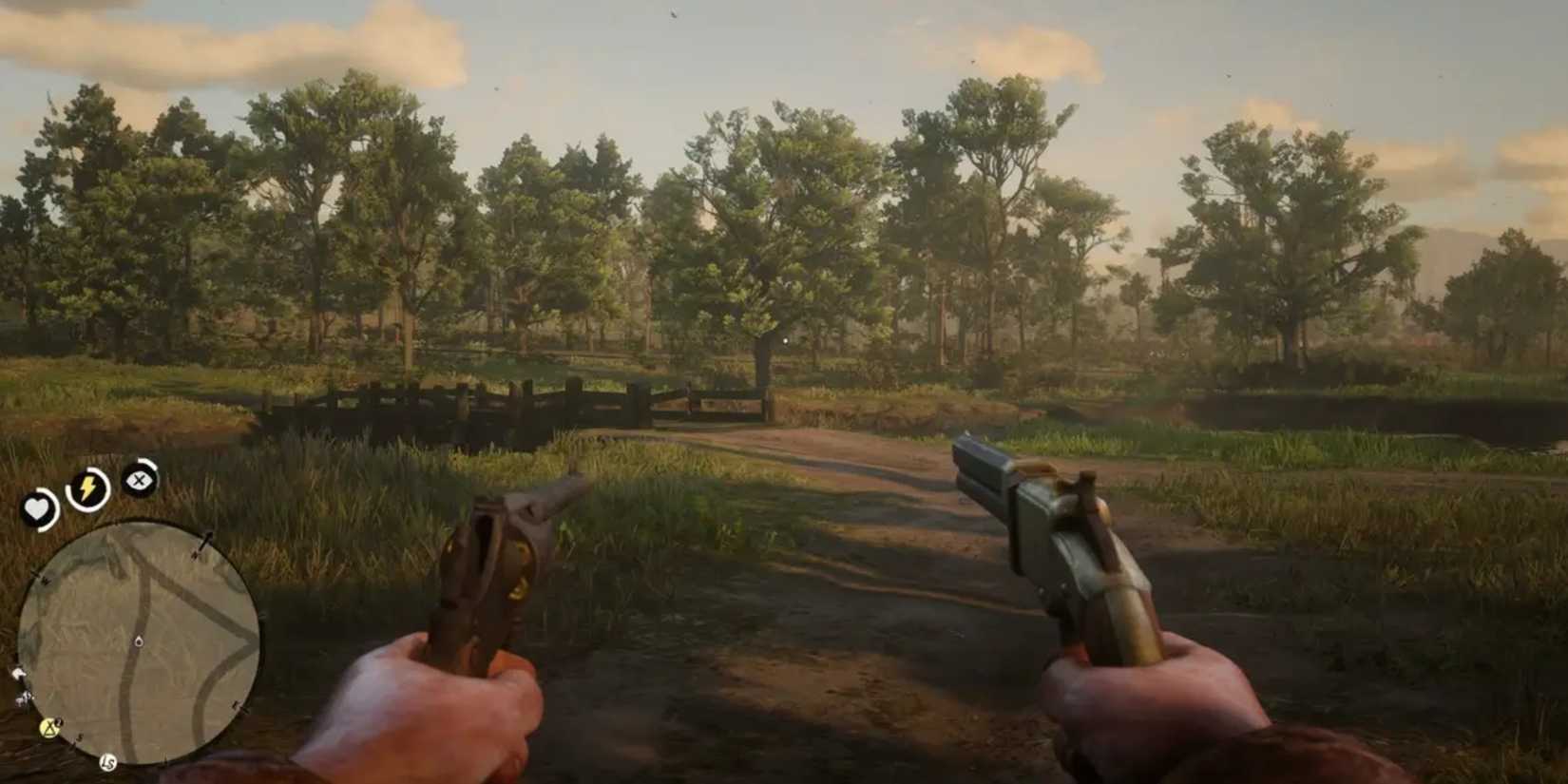The width and height of the screenshot is (1568, 784).
Task: Click the center of the circular minimap
Action: tap(139, 639)
